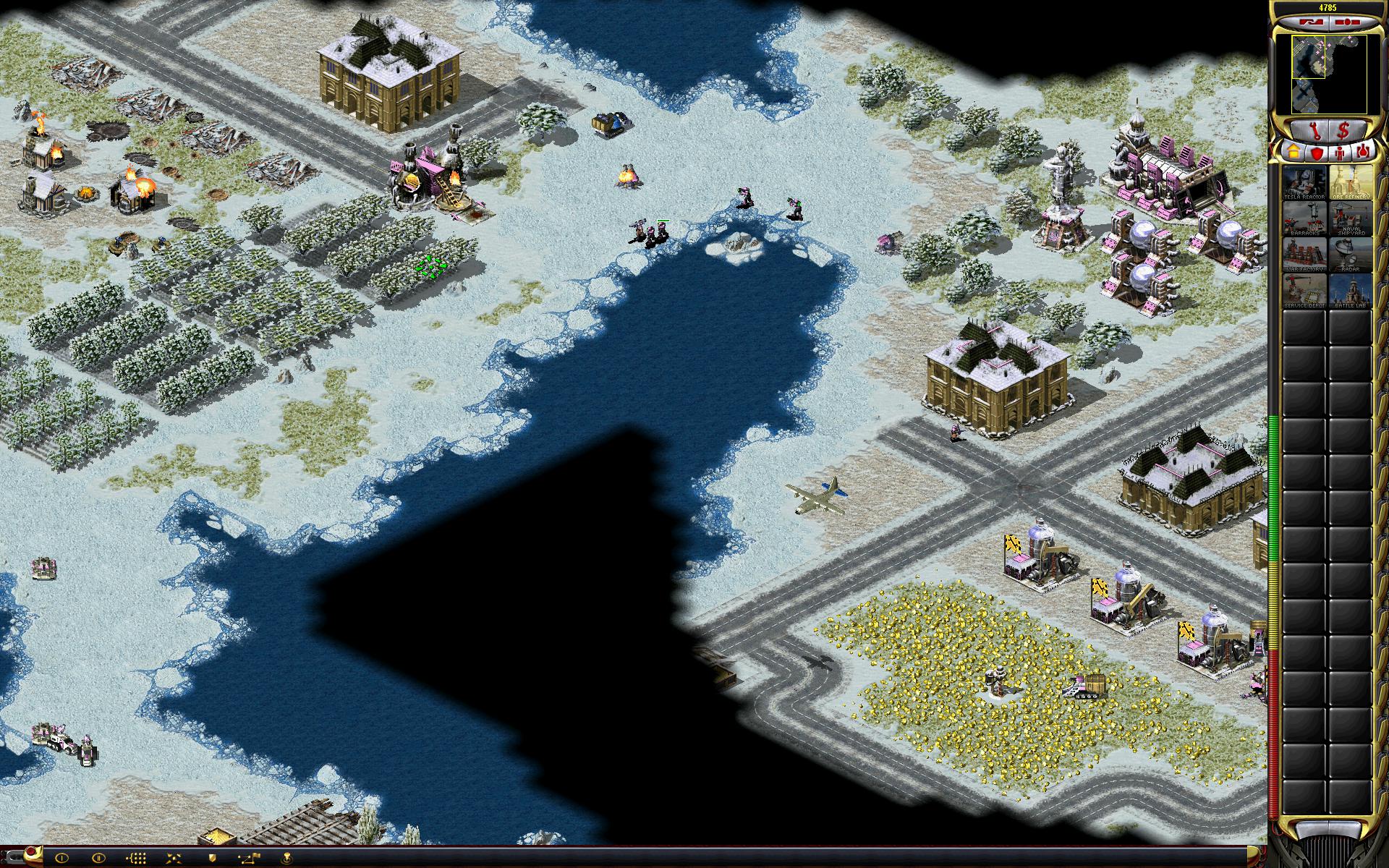Start construction of a War Factory
This screenshot has height=868, width=1389.
(1304, 255)
